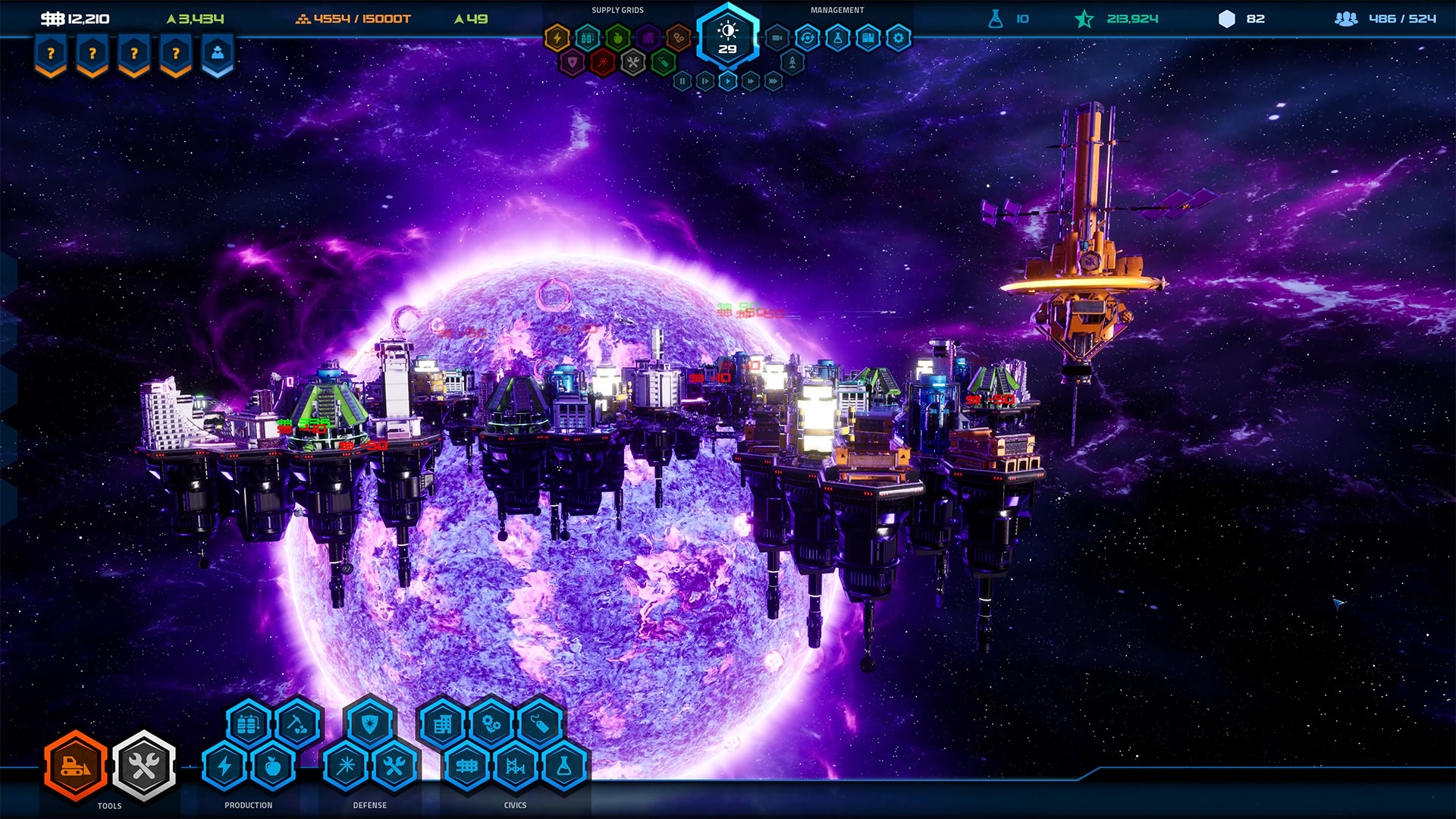Open the lightning power icon under Production
The height and width of the screenshot is (819, 1456).
pyautogui.click(x=223, y=765)
